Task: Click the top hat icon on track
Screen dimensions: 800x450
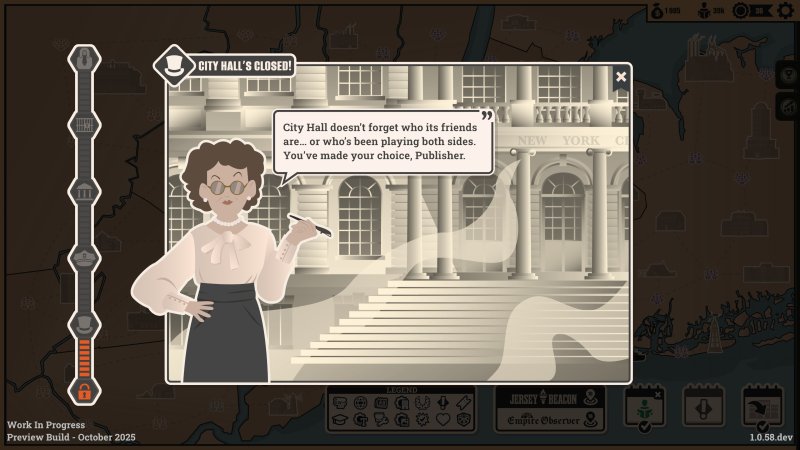Action: [x=84, y=322]
